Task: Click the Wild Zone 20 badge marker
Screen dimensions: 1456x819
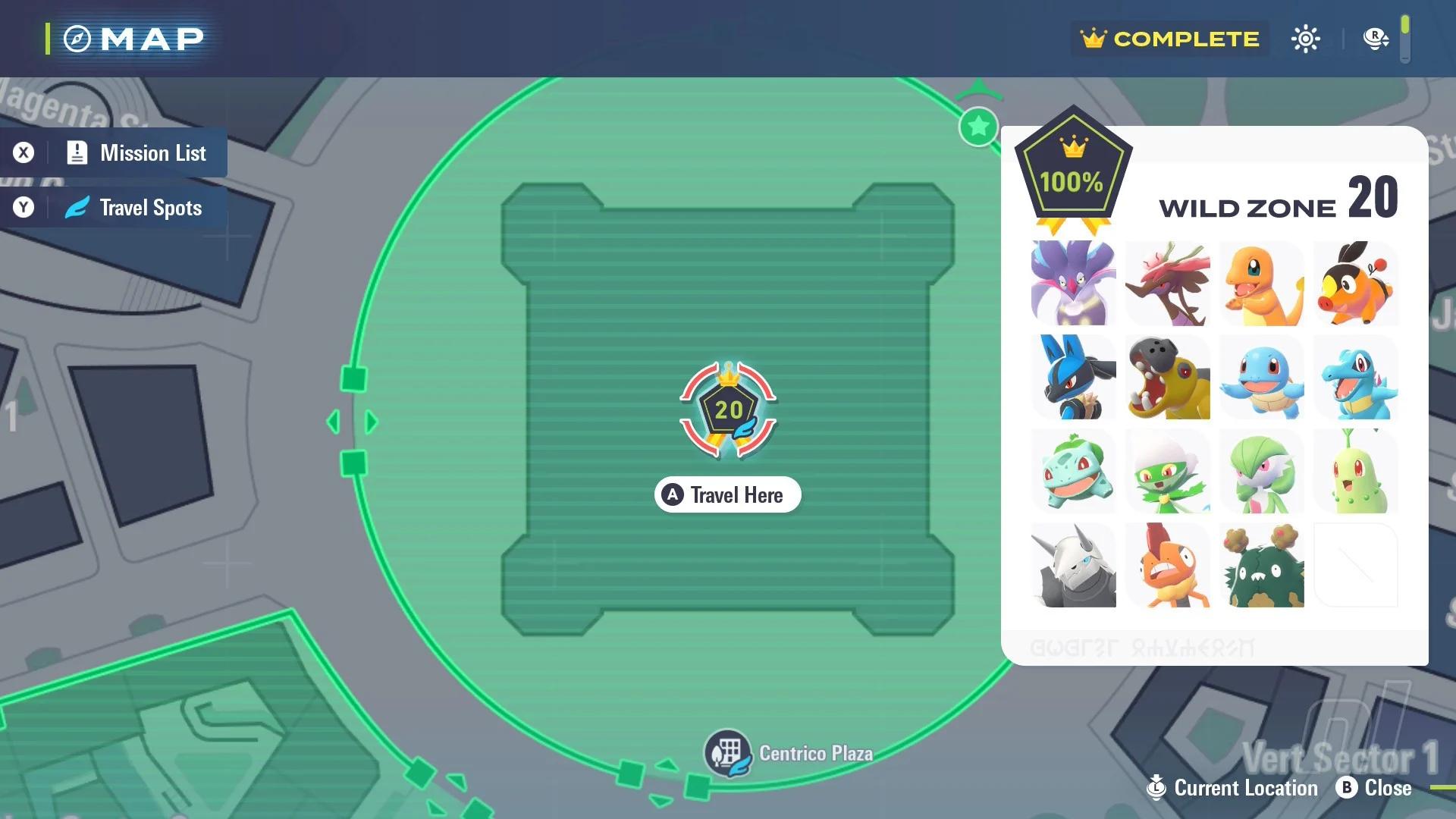Action: click(x=727, y=409)
